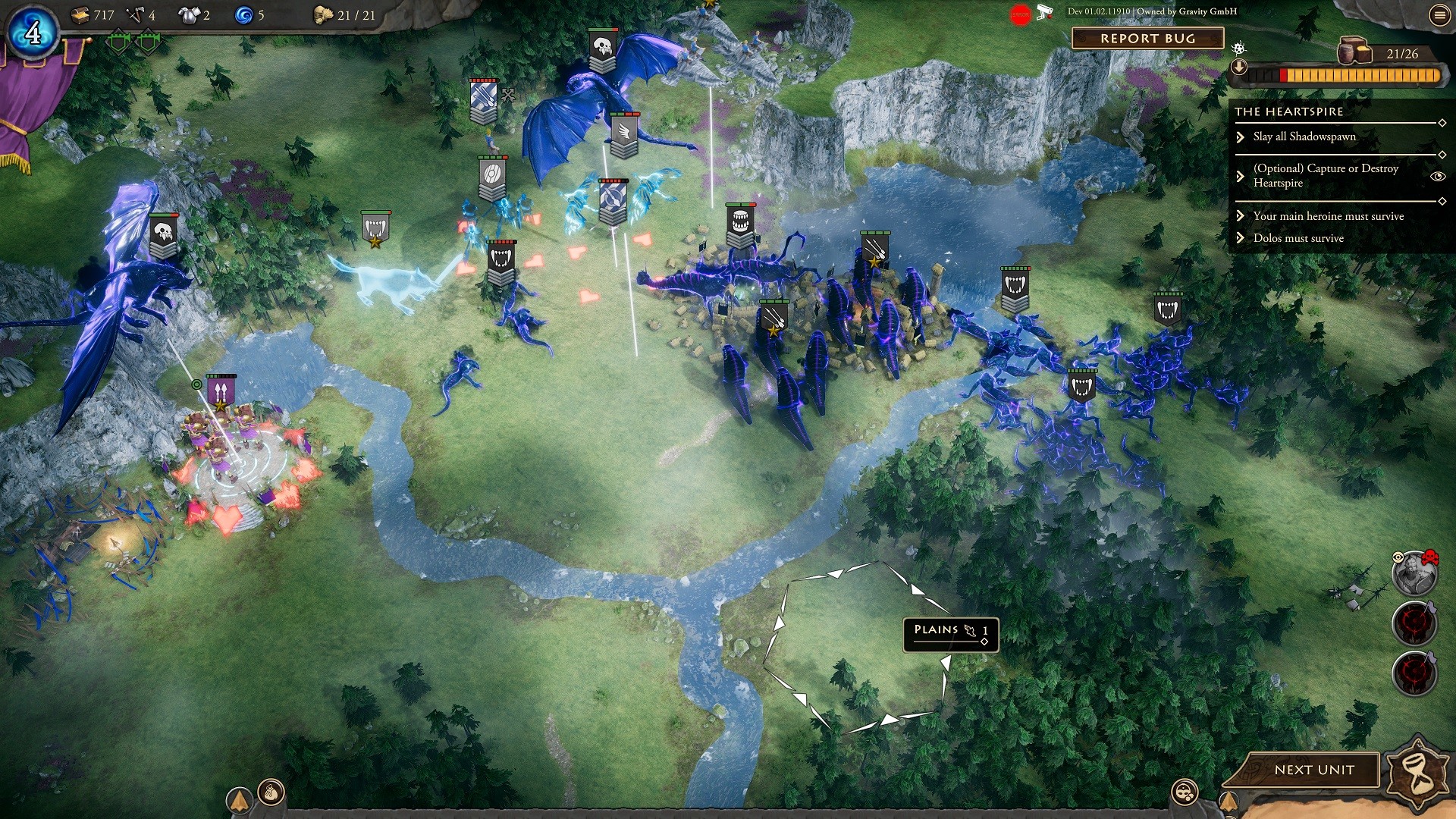1456x819 pixels.
Task: Select The Heartspire objectives panel title
Action: tap(1289, 111)
